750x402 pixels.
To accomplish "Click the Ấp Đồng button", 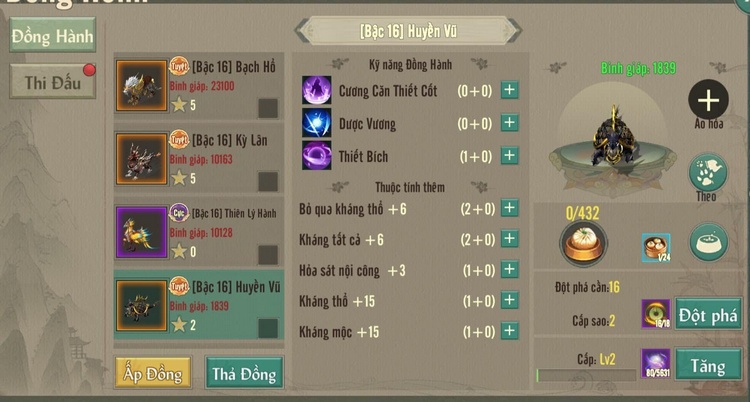I will click(x=153, y=373).
